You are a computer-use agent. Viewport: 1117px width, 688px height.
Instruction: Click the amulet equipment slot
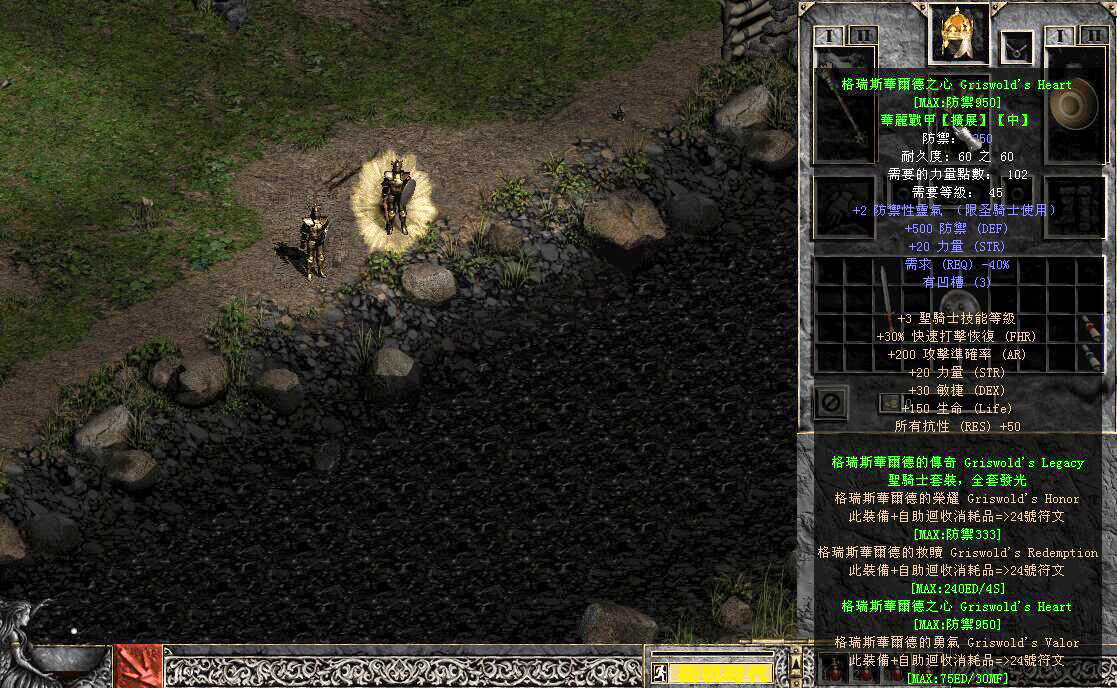(1017, 46)
